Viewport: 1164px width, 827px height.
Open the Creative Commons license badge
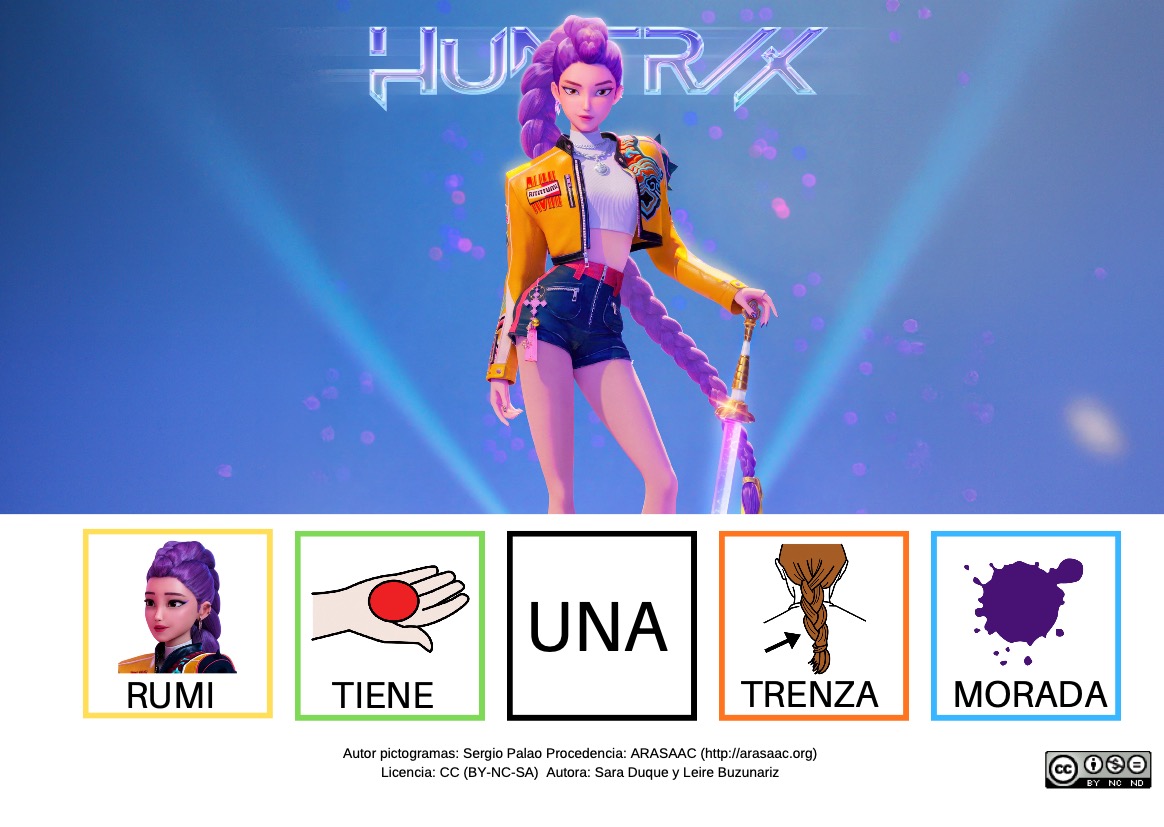point(1095,769)
